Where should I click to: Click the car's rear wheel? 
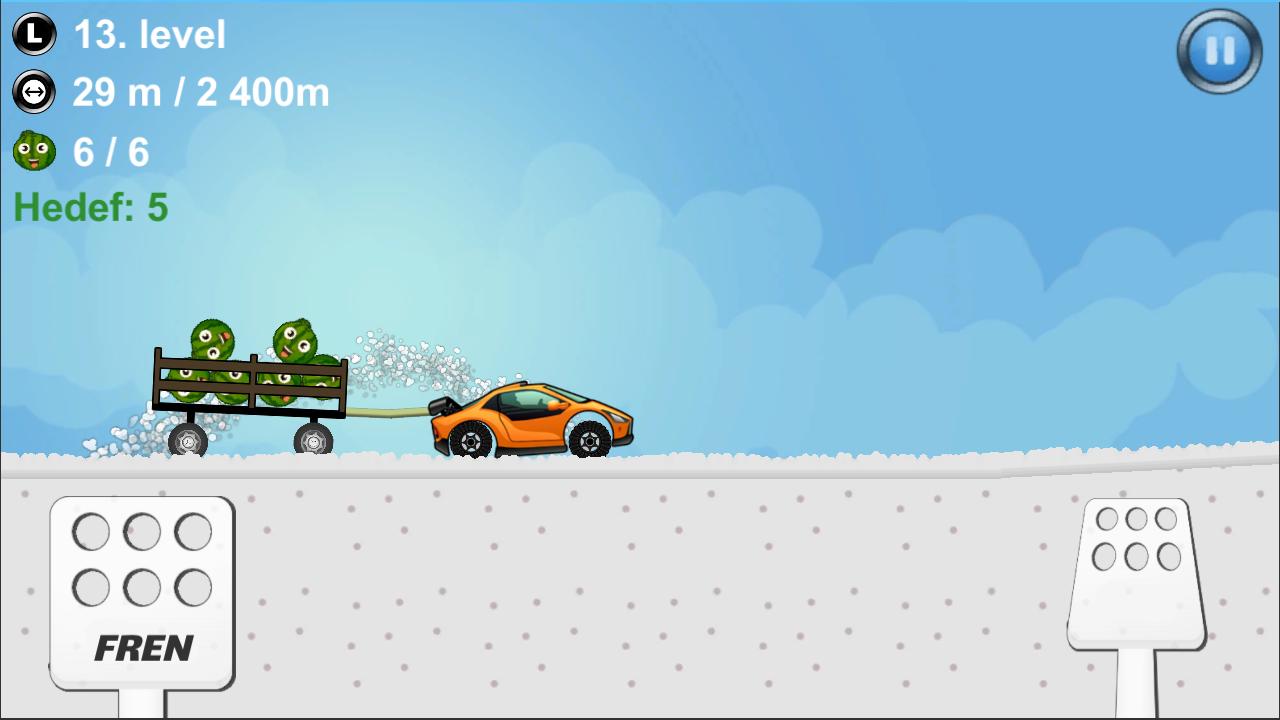coord(470,440)
